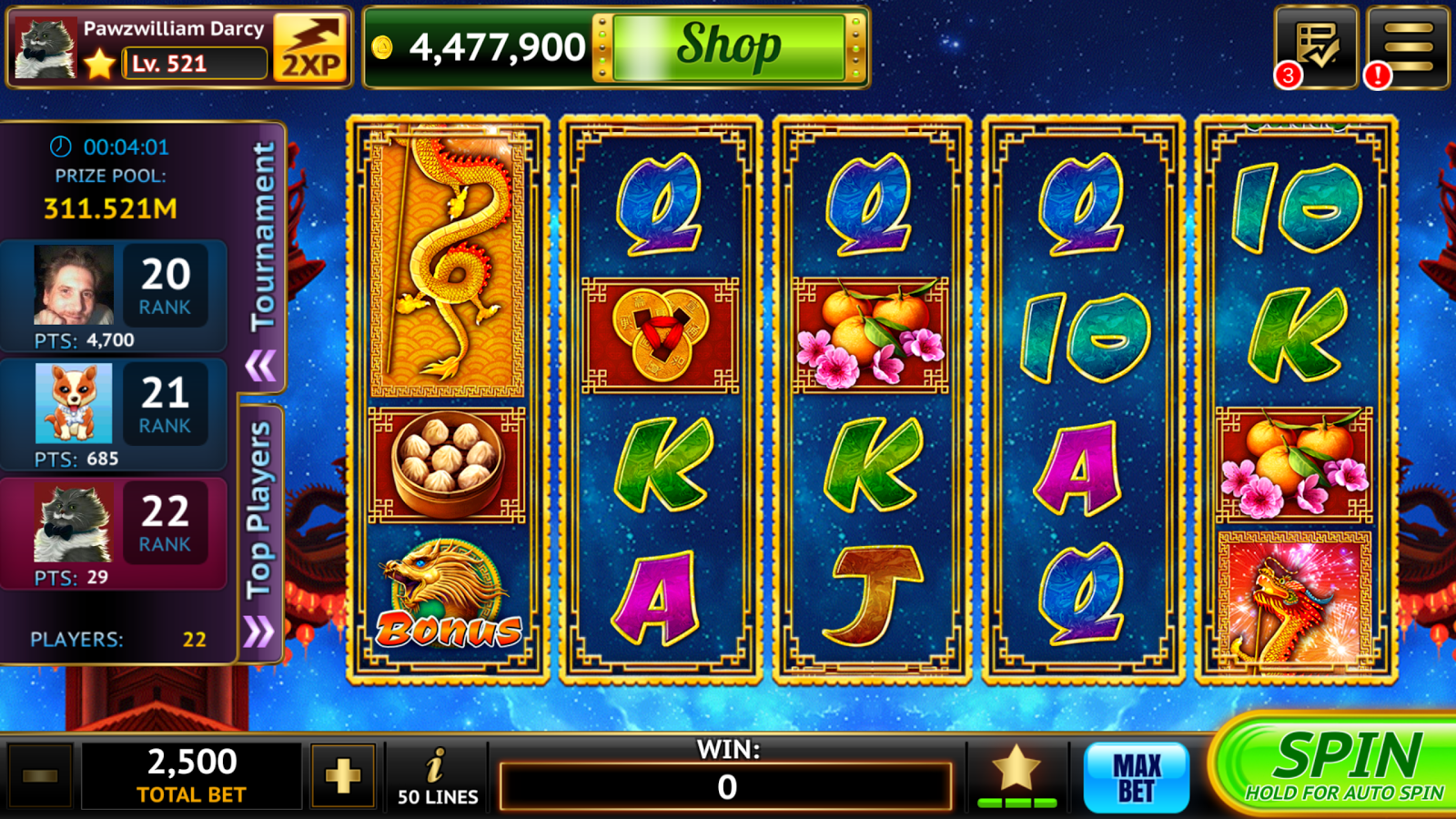Decrease total bet with the minus button

pyautogui.click(x=40, y=776)
